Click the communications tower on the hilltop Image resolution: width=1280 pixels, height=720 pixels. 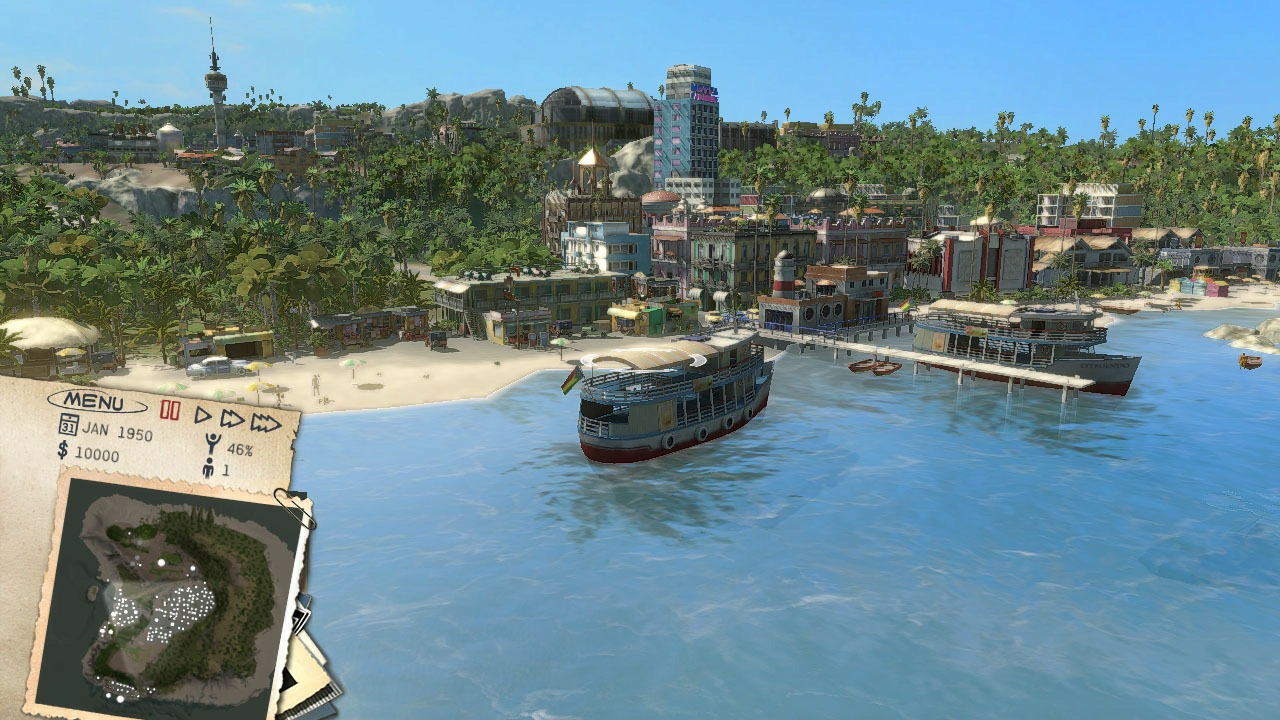point(216,80)
